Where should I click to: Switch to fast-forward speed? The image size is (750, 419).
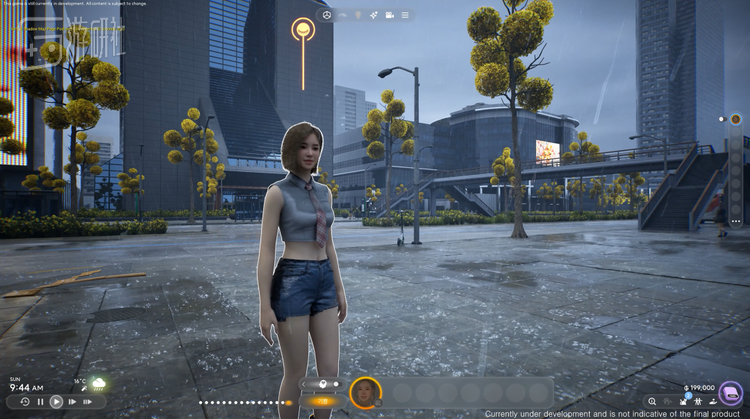[72, 401]
